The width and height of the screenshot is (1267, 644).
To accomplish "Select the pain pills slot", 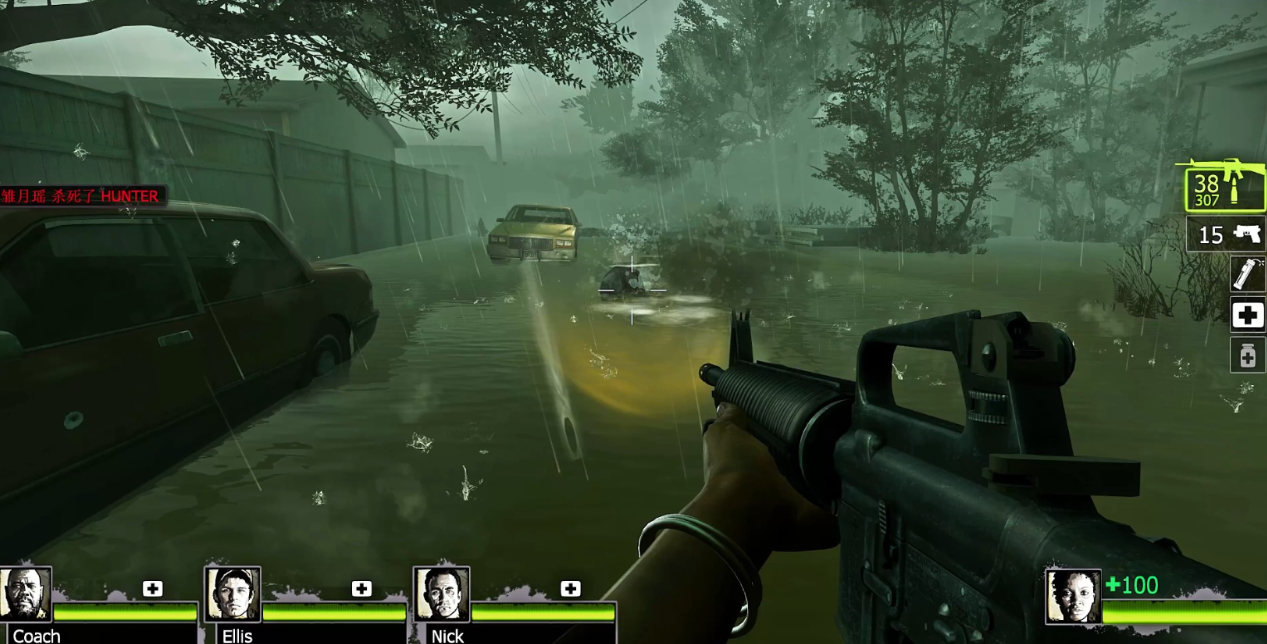I will [x=1247, y=355].
